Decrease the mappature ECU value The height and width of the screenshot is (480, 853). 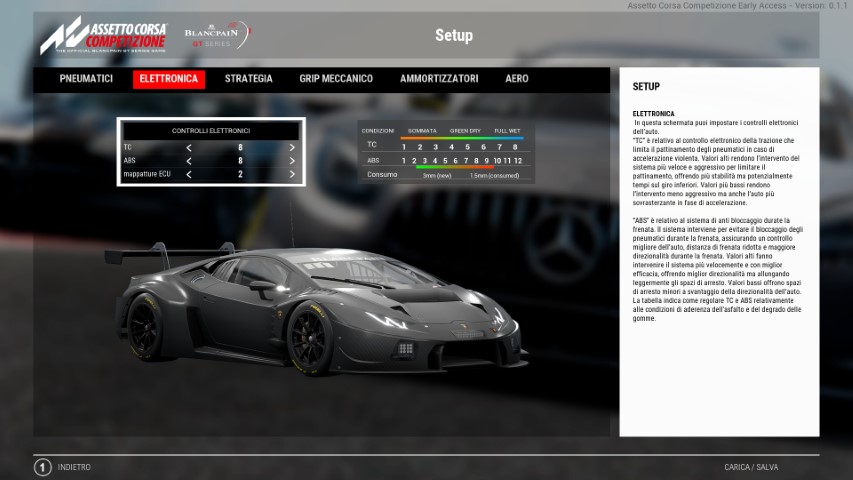189,174
